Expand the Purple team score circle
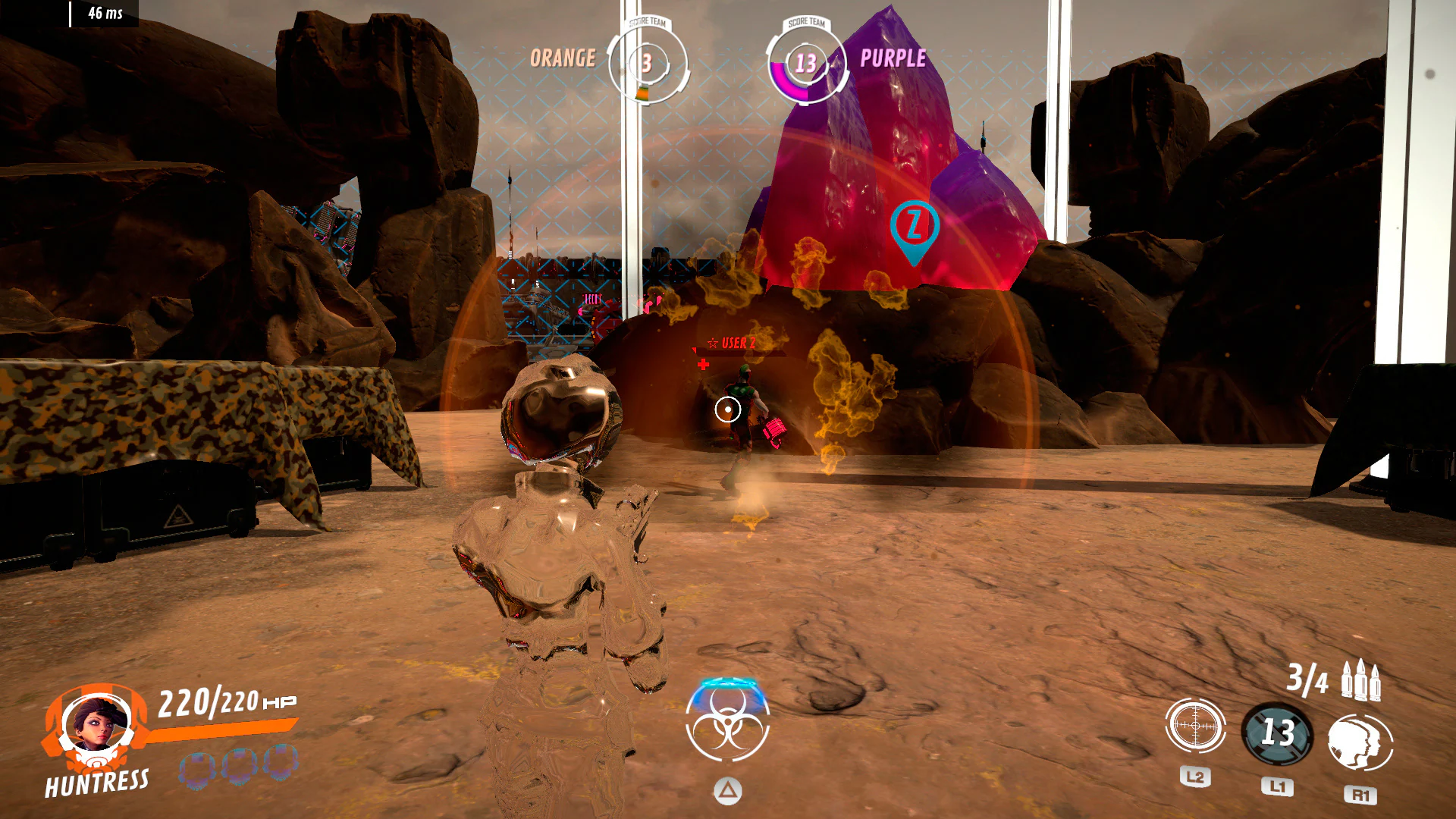 (x=806, y=64)
